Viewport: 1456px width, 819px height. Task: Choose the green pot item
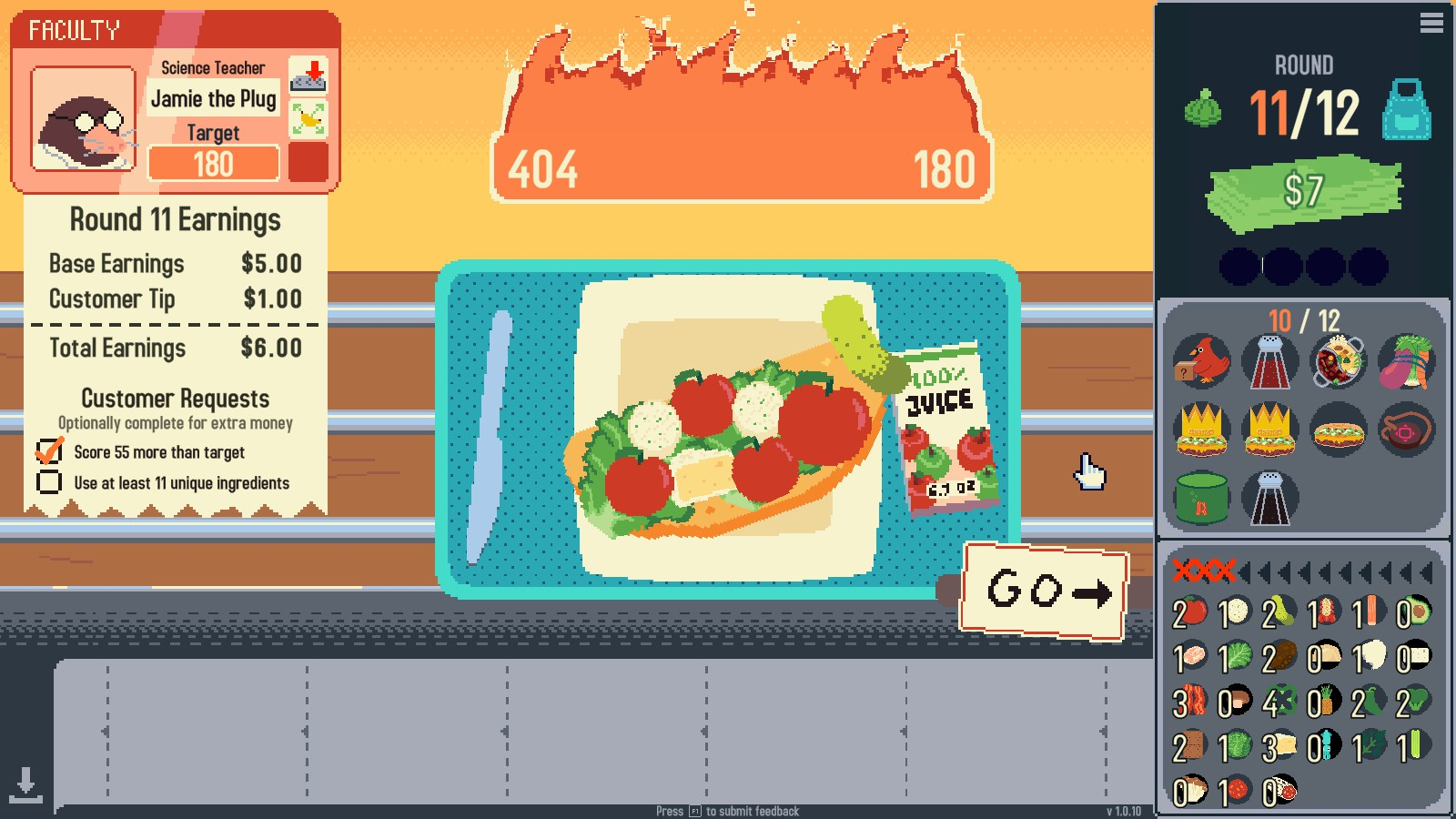point(1201,499)
